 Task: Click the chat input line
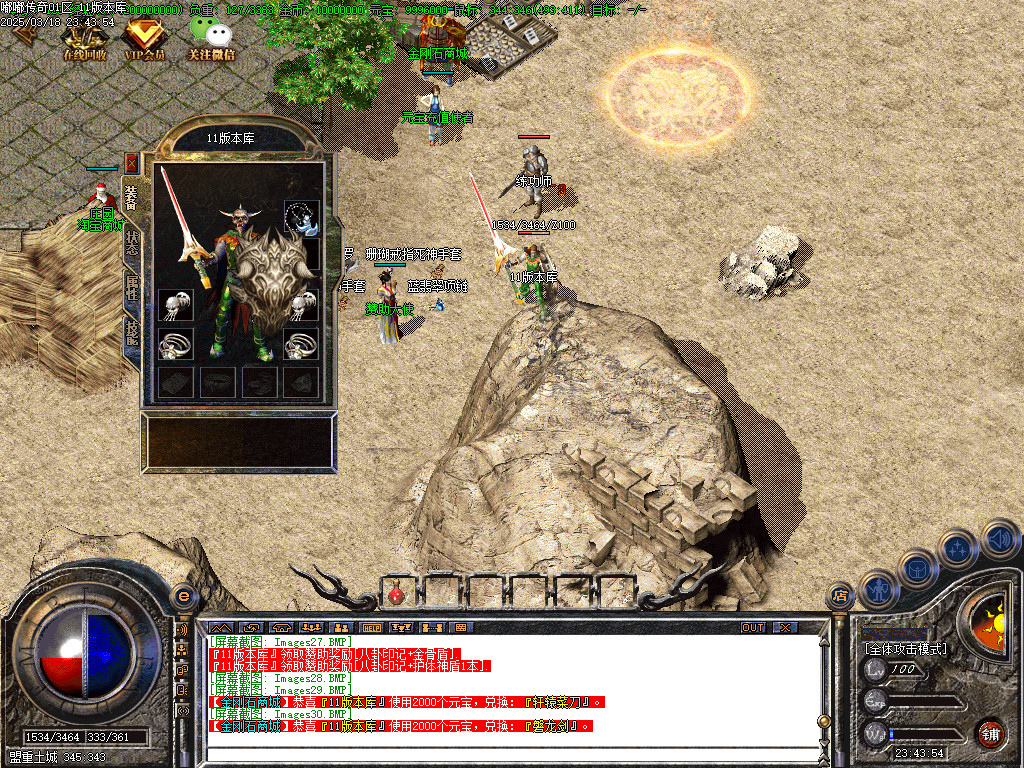pyautogui.click(x=510, y=755)
